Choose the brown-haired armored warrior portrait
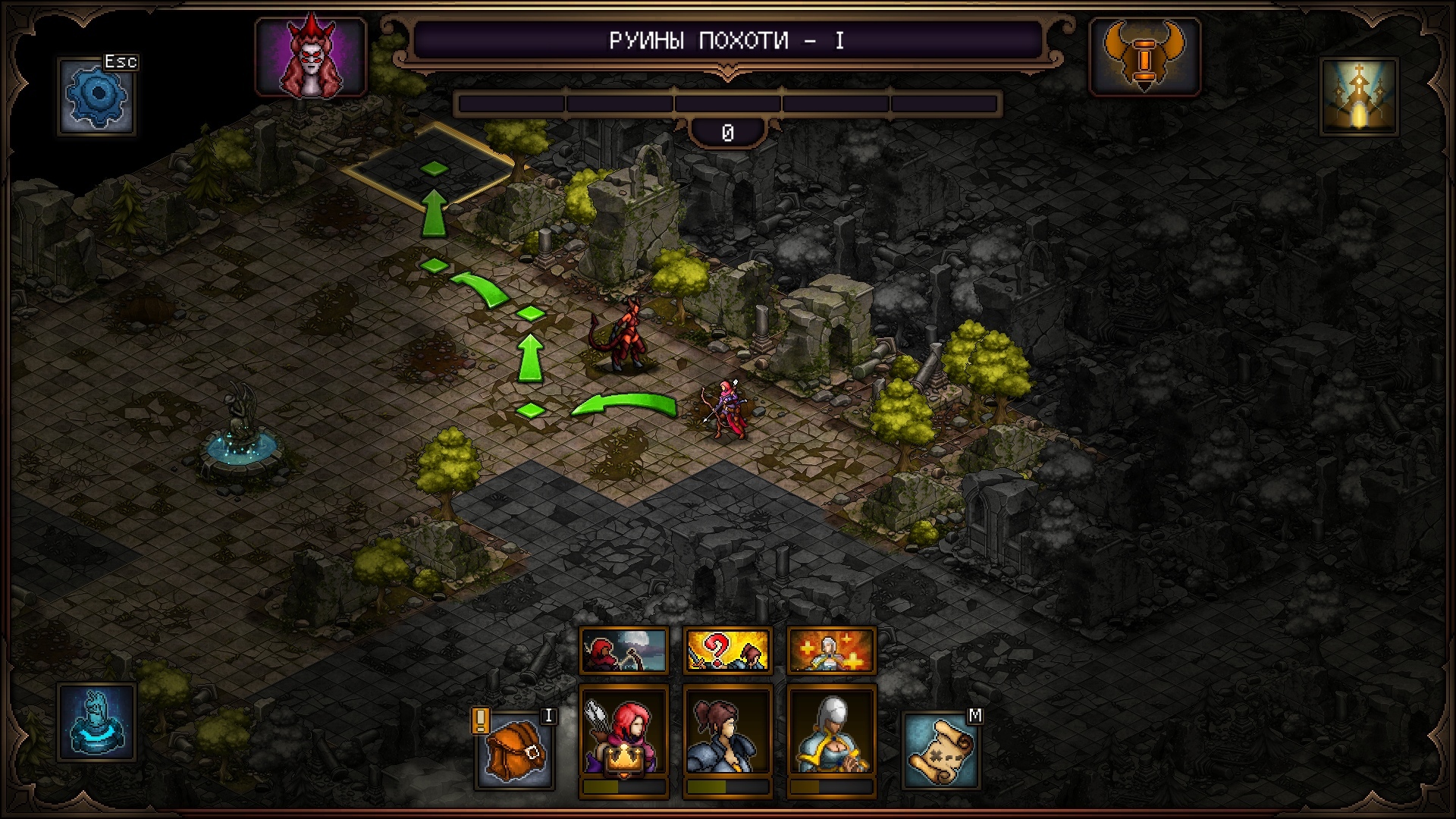 tap(727, 733)
